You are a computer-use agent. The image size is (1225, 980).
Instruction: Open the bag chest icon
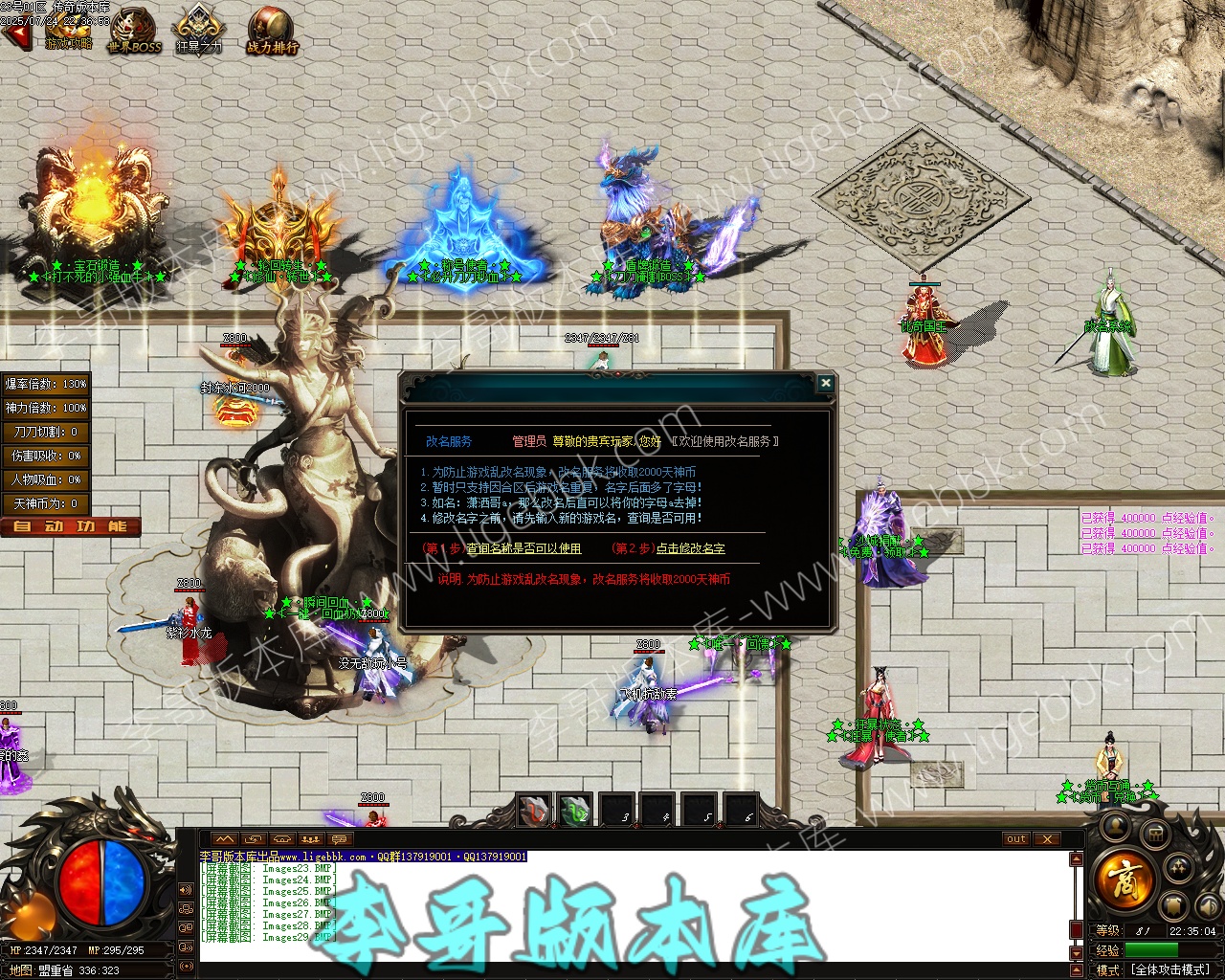pyautogui.click(x=1155, y=835)
